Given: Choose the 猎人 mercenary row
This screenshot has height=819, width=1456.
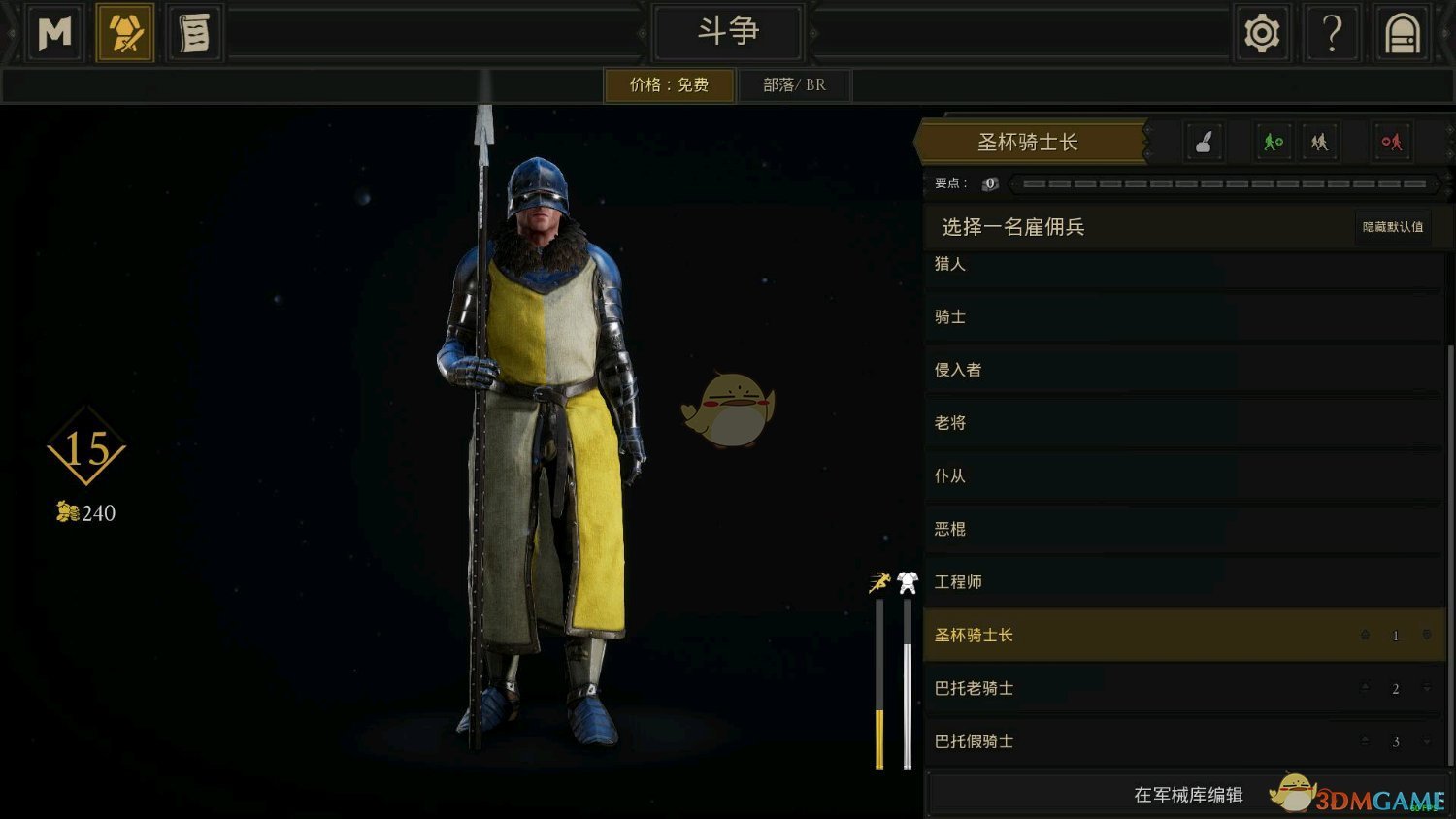Looking at the screenshot, I should point(1182,266).
